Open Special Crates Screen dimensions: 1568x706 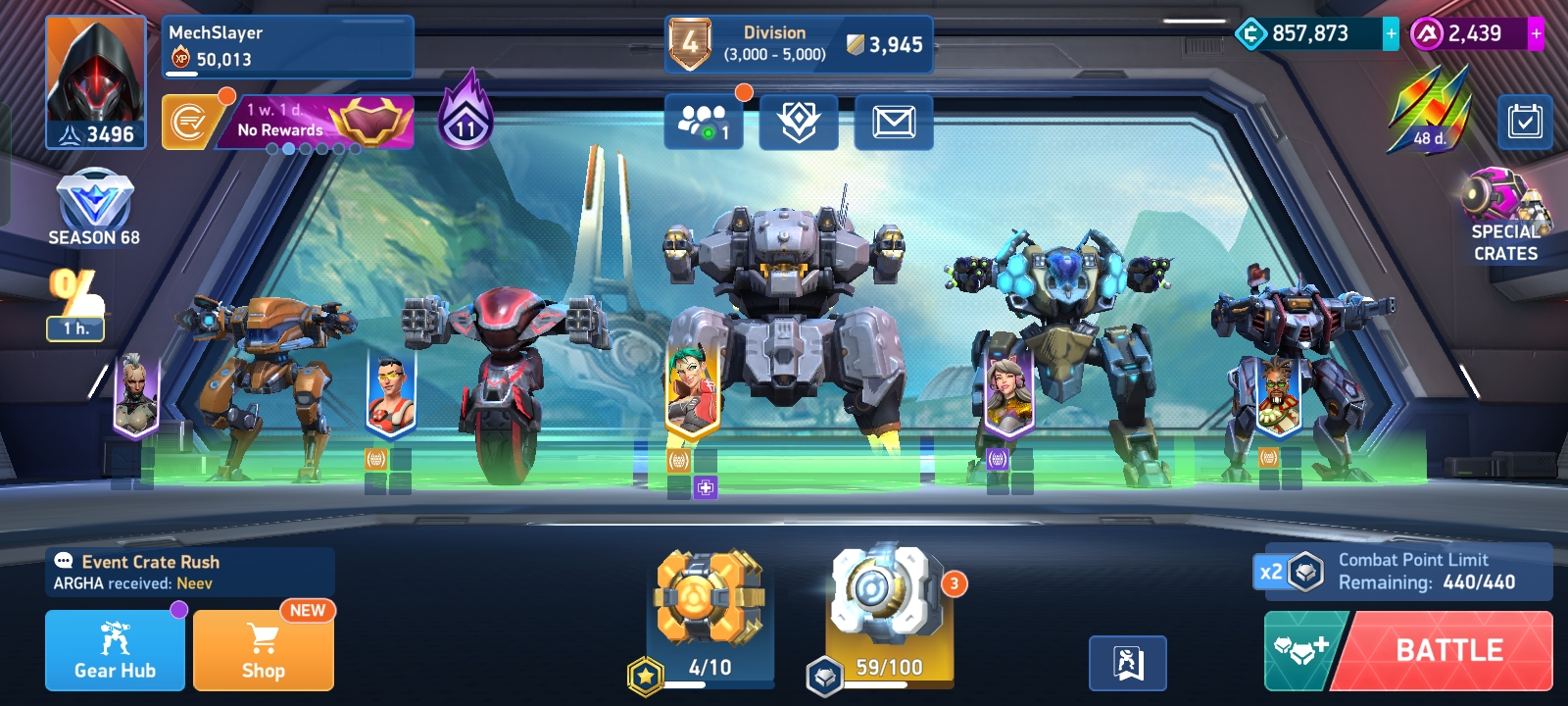pyautogui.click(x=1504, y=216)
